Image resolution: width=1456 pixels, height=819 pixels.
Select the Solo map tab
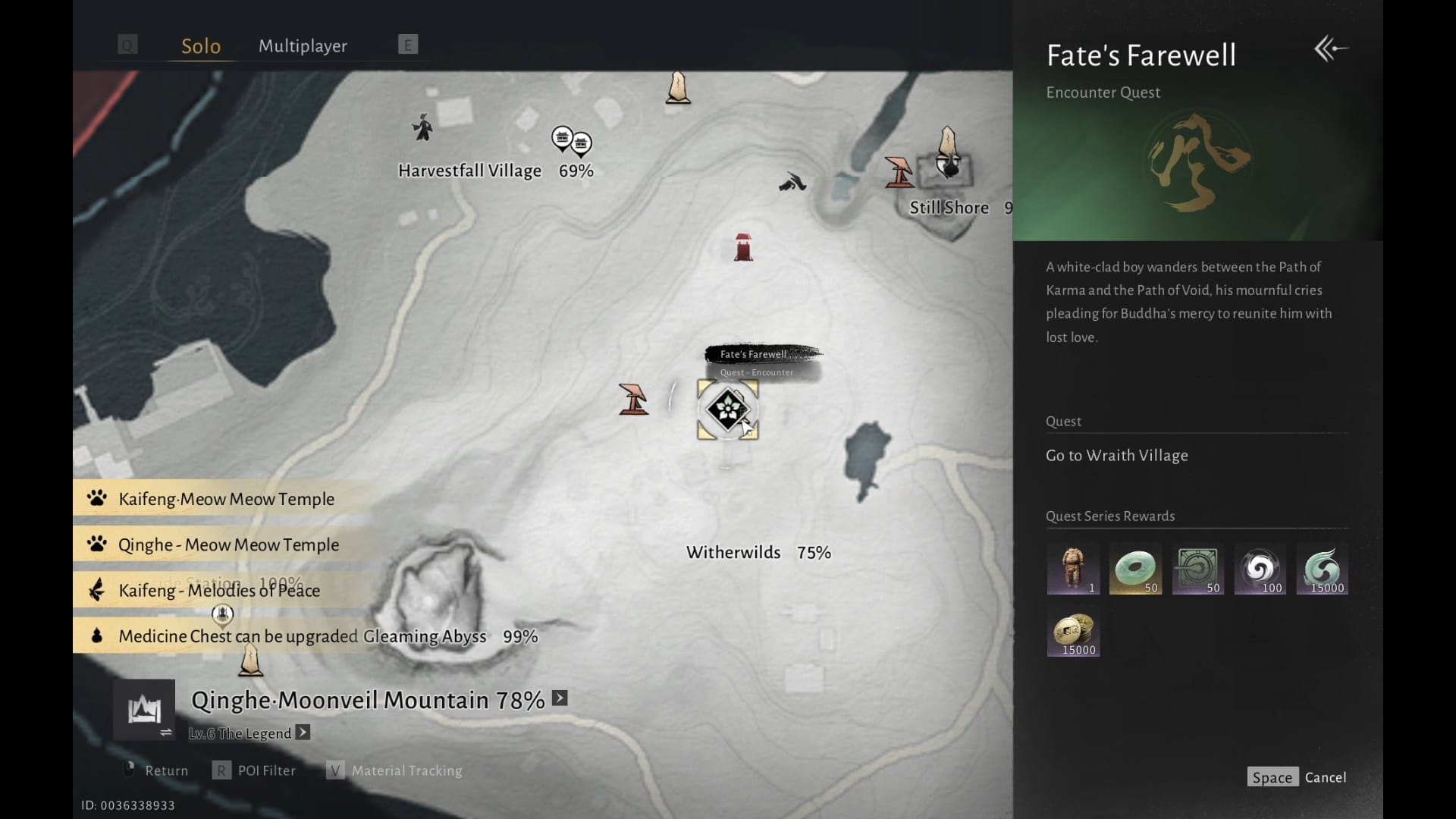[201, 46]
